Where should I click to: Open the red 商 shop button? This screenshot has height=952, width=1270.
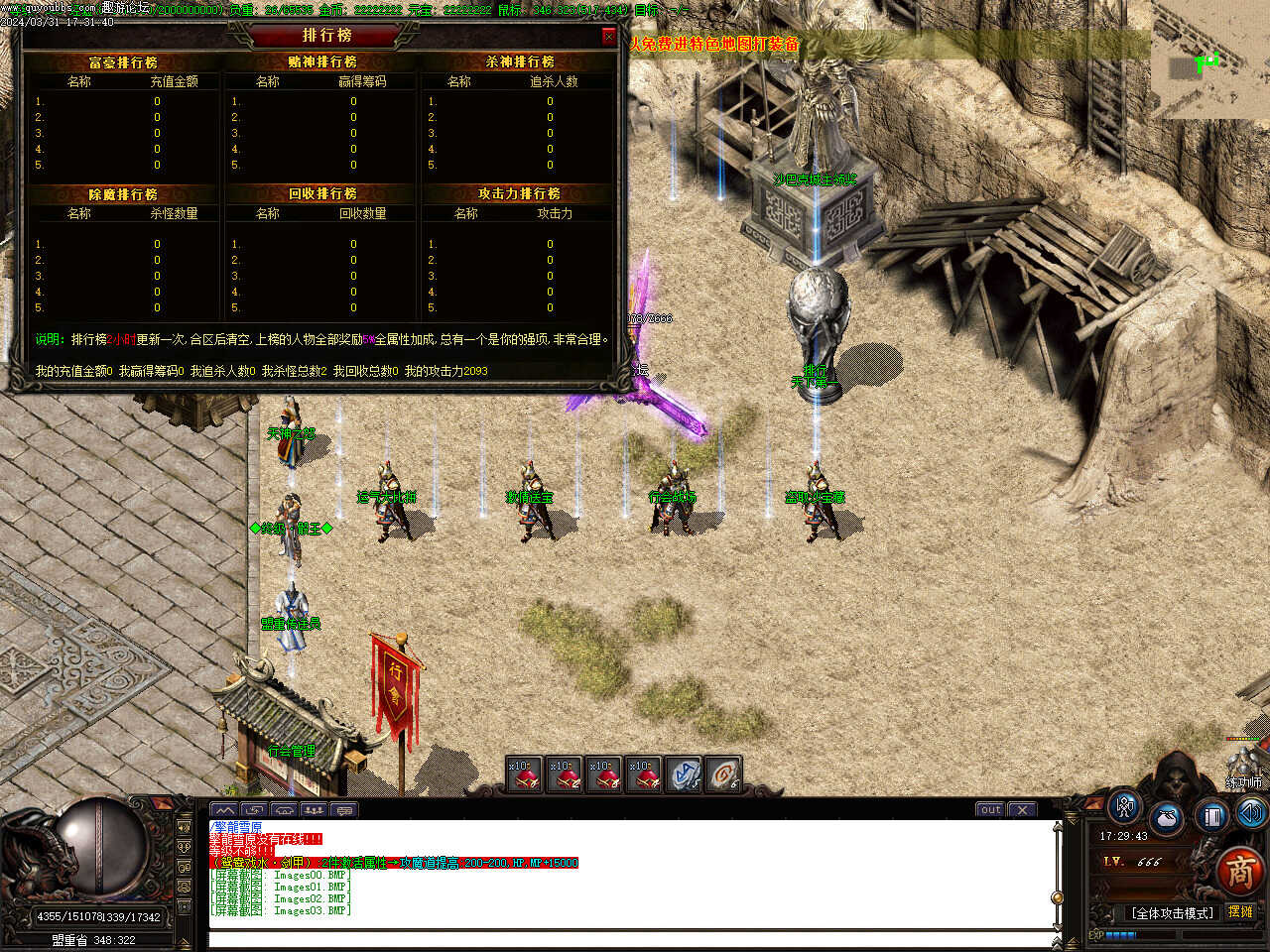(x=1240, y=872)
